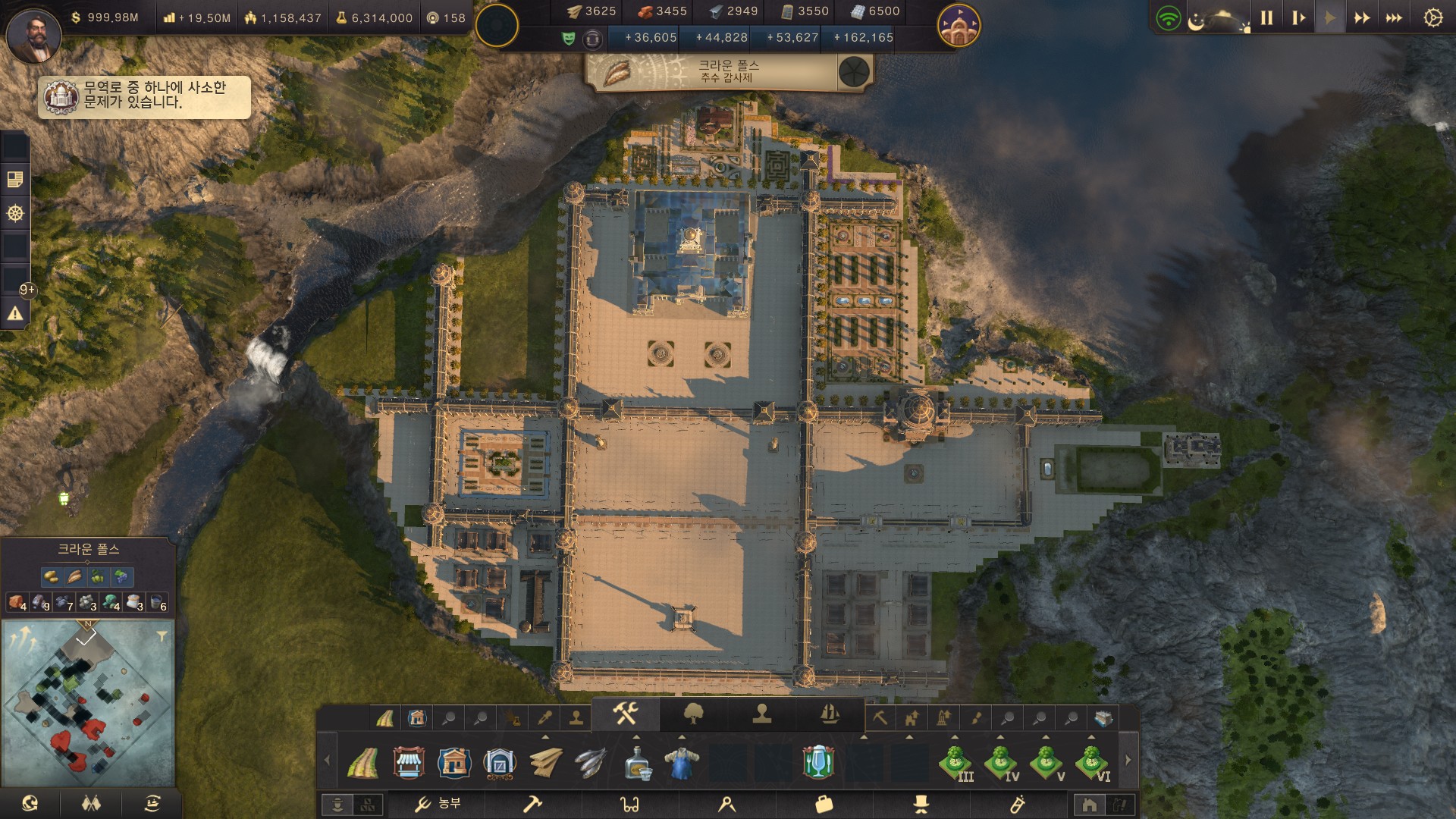Image resolution: width=1456 pixels, height=819 pixels.
Task: Select the marketplace building
Action: [409, 762]
